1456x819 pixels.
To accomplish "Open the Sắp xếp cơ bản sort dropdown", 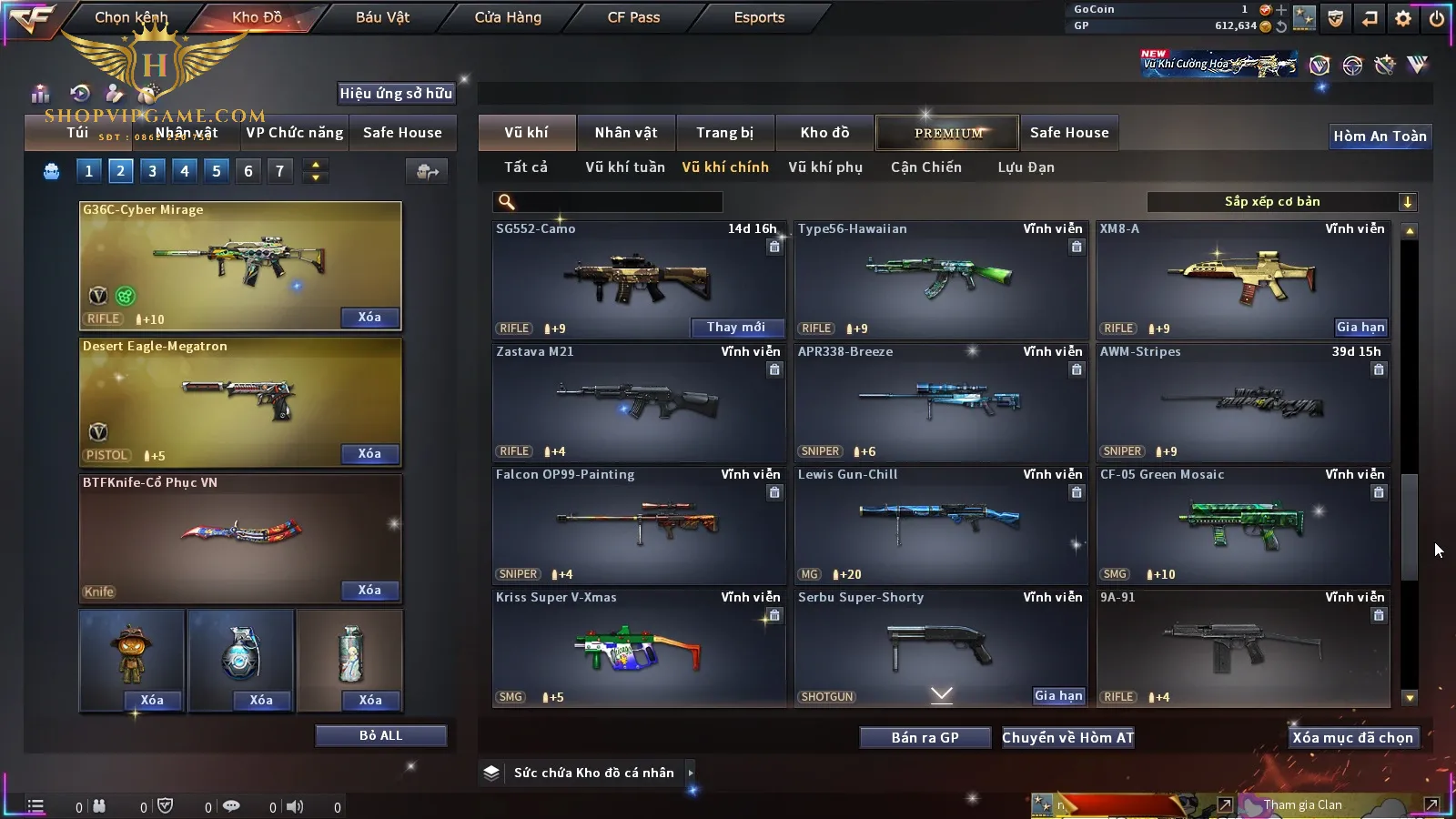I will (x=1281, y=202).
